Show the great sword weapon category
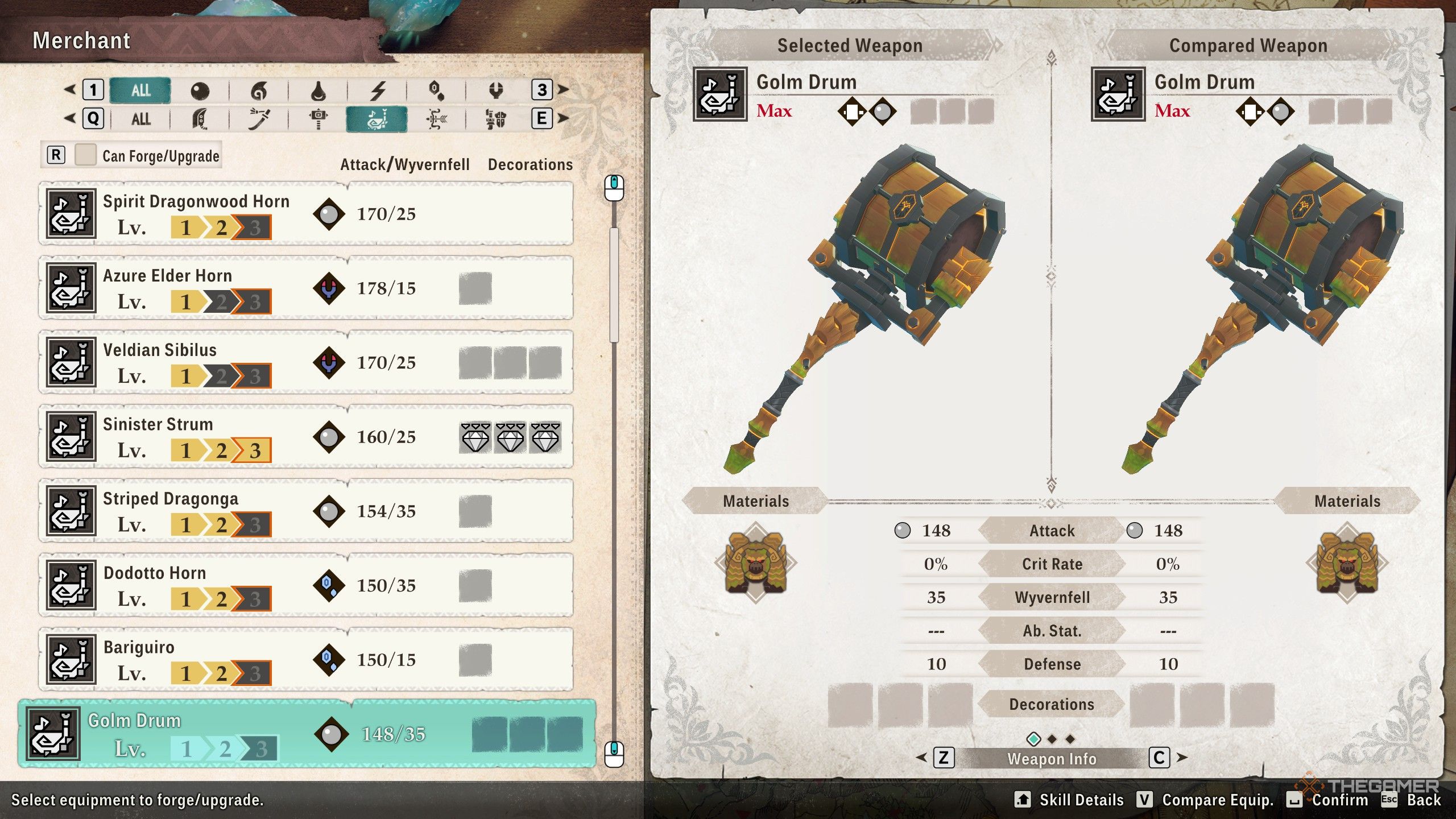Viewport: 1456px width, 819px height. coord(200,119)
